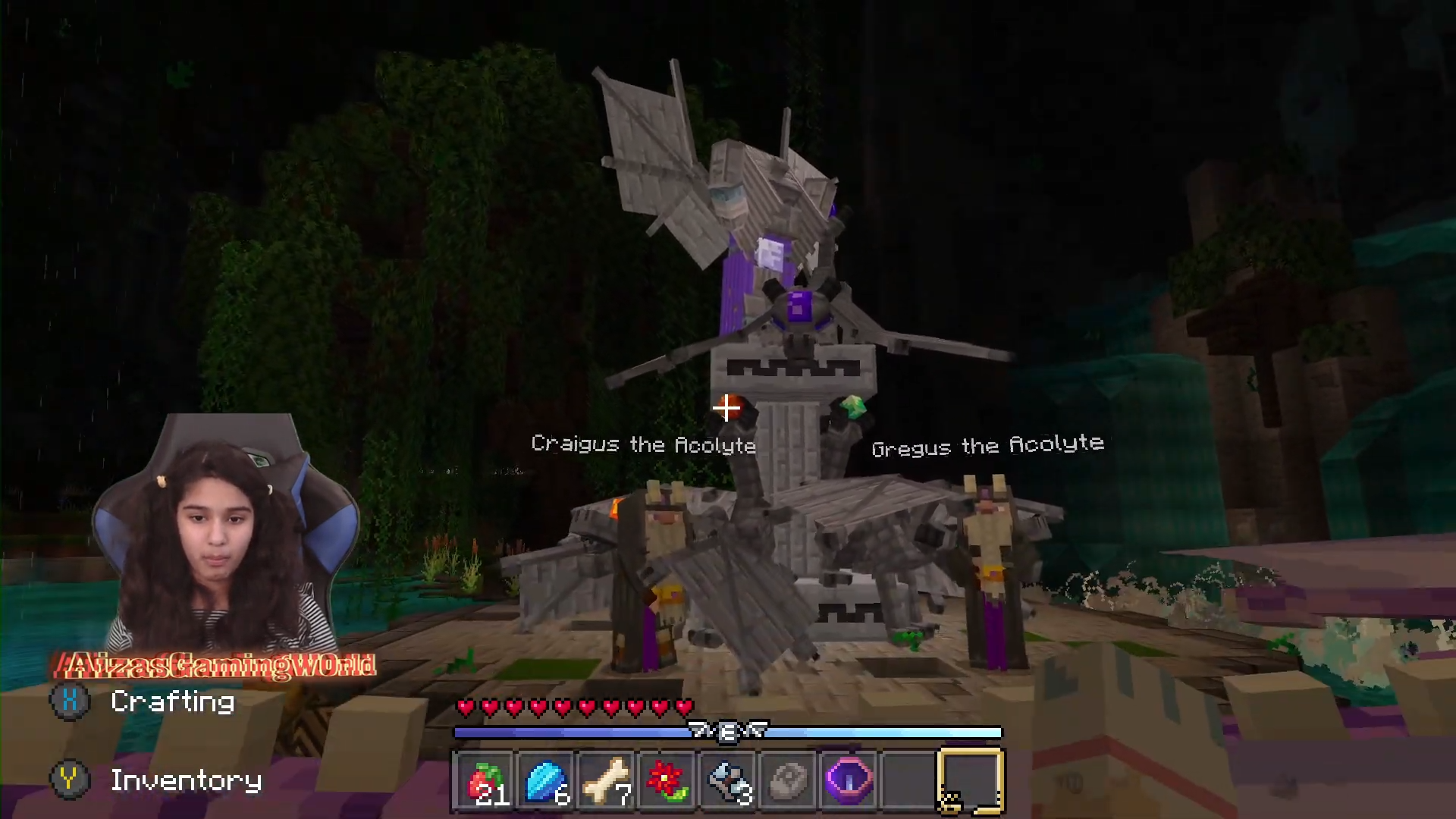Choose the bone stack in the hotbar
Screen dimensions: 1456x819
click(x=607, y=781)
